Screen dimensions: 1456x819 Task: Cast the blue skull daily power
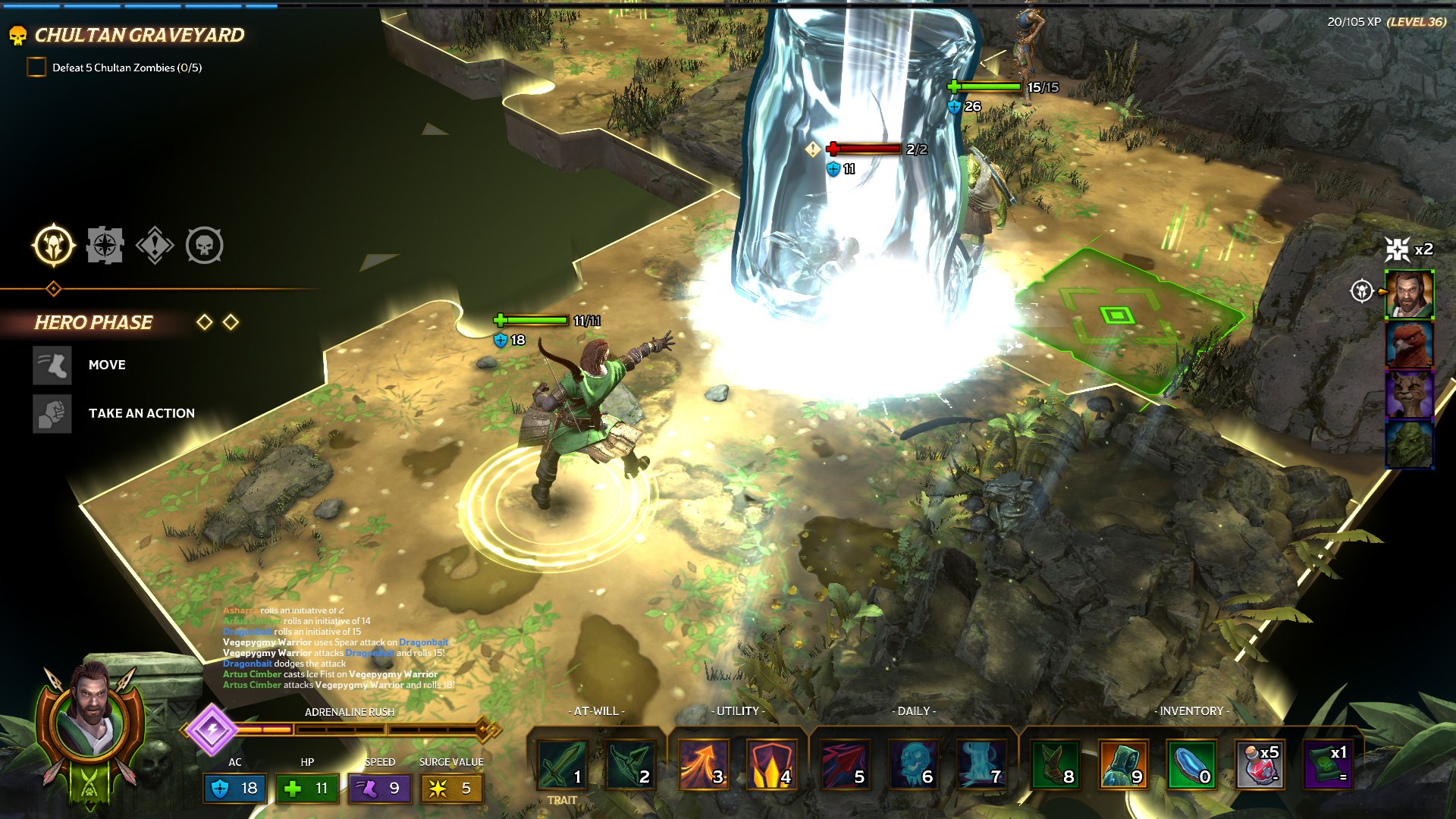tap(912, 765)
